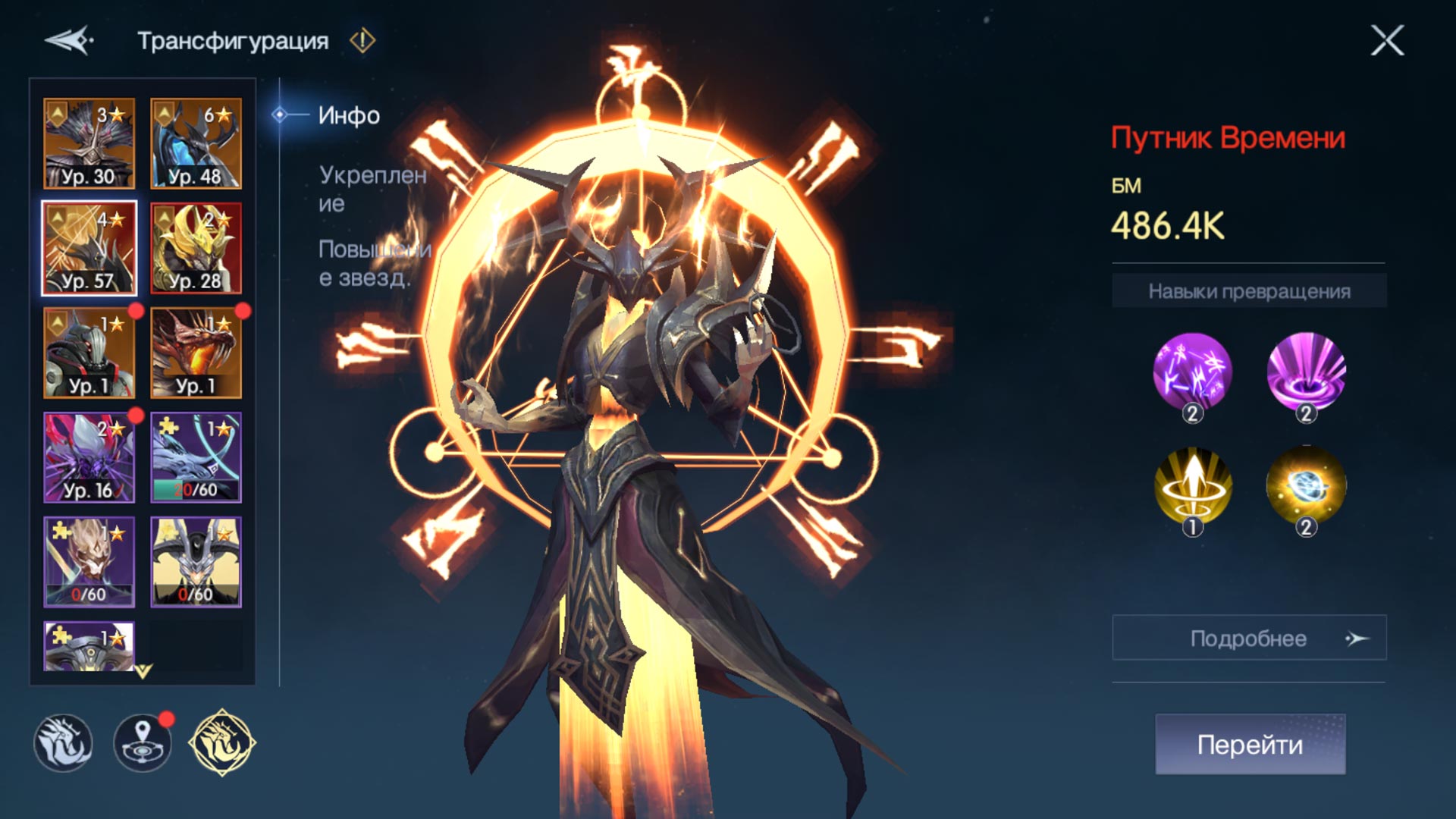Open the map pin icon with notification
This screenshot has width=1456, height=819.
pos(143,742)
